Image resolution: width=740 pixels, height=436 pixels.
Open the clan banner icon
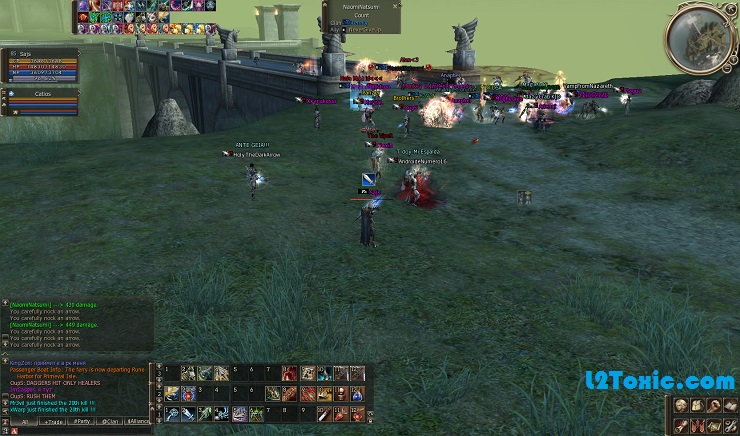696,425
